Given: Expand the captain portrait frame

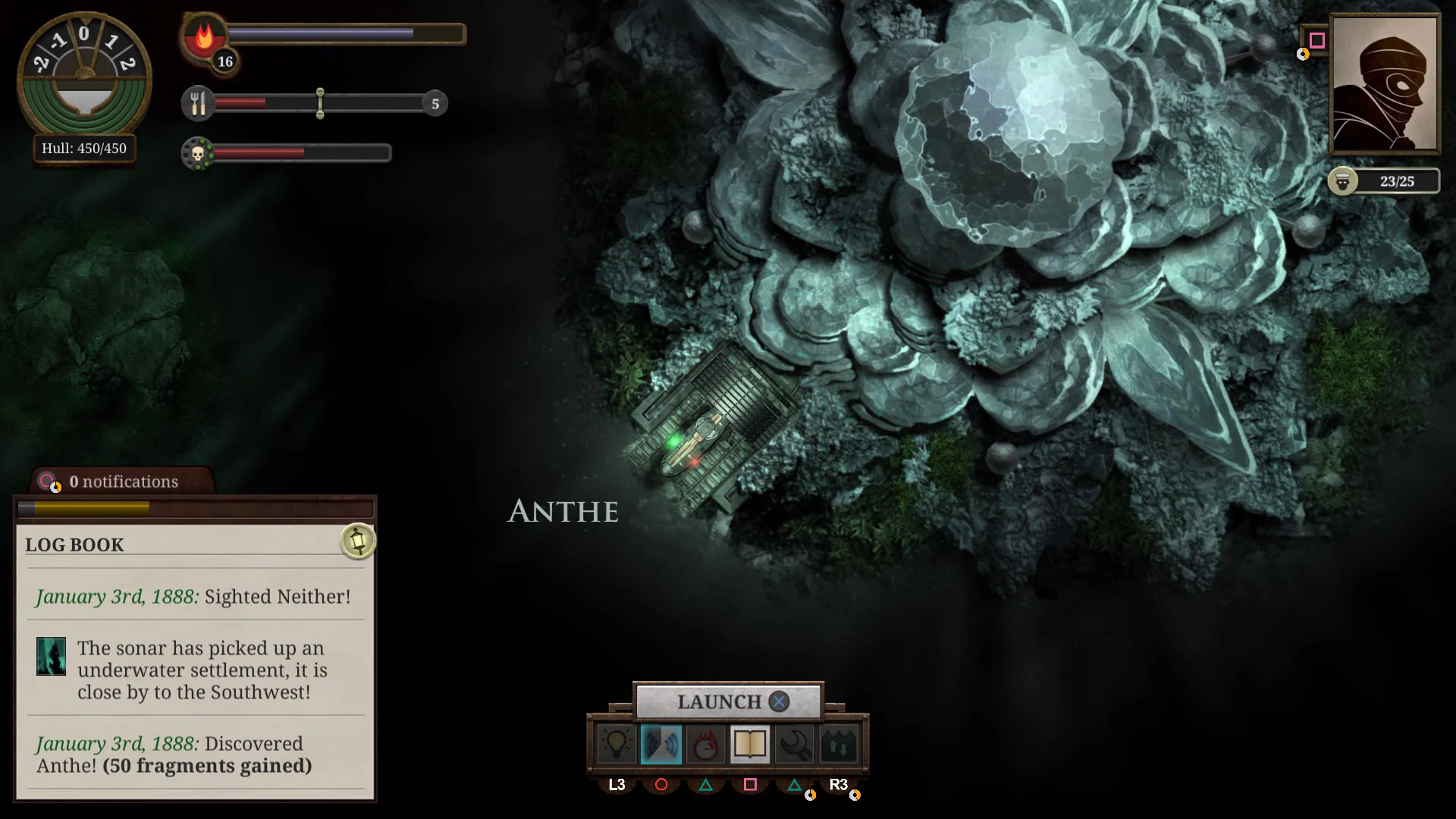Looking at the screenshot, I should (1385, 83).
